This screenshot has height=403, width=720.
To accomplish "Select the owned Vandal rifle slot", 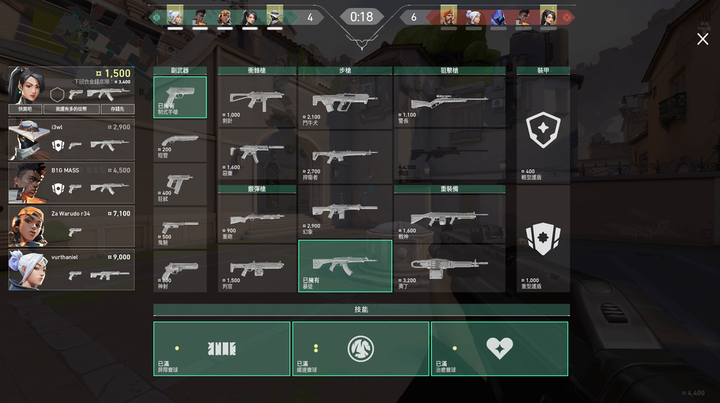I will pyautogui.click(x=345, y=266).
